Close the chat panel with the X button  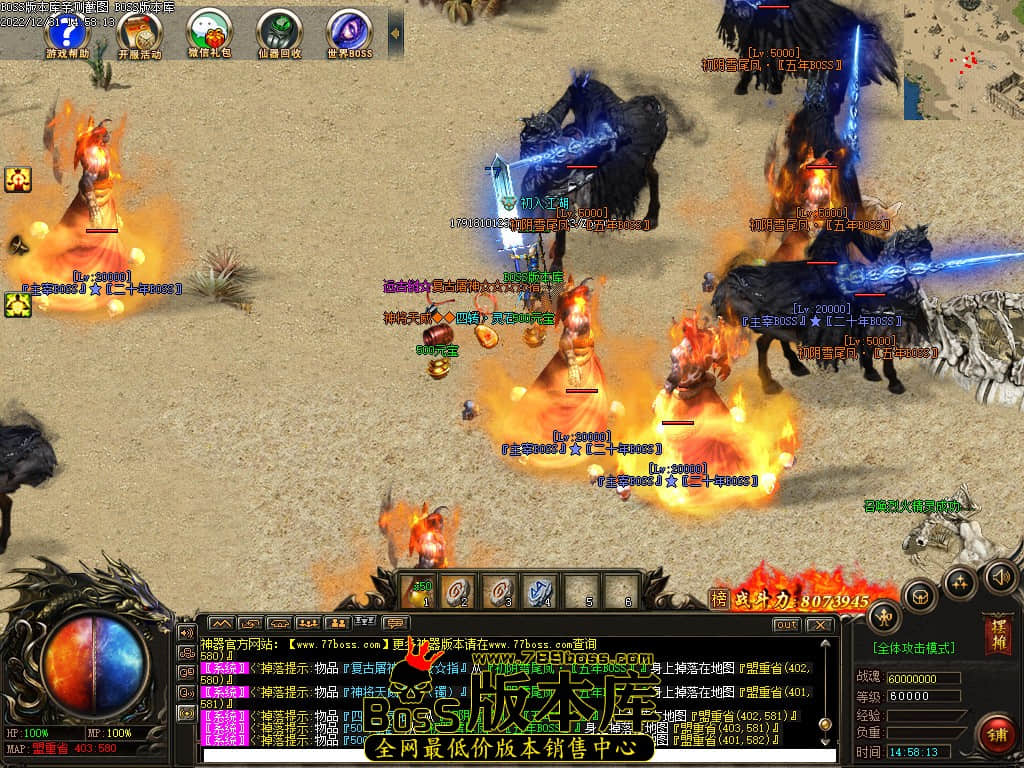point(819,625)
